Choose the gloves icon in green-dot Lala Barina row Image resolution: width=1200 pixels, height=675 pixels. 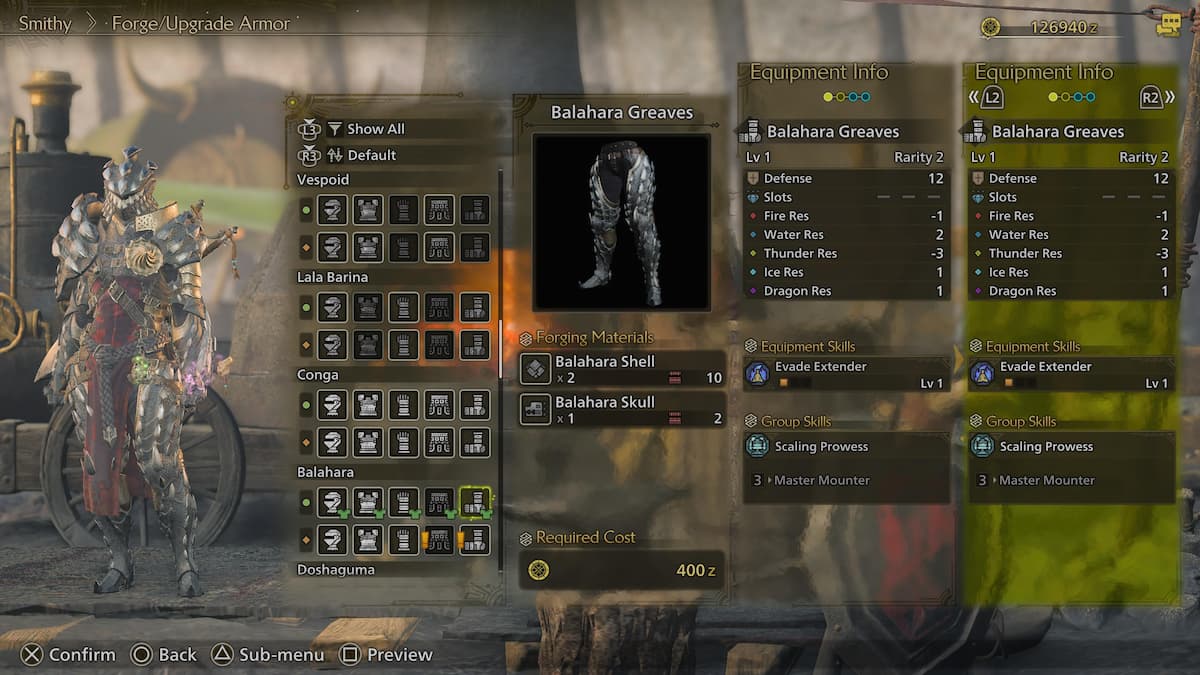(403, 307)
